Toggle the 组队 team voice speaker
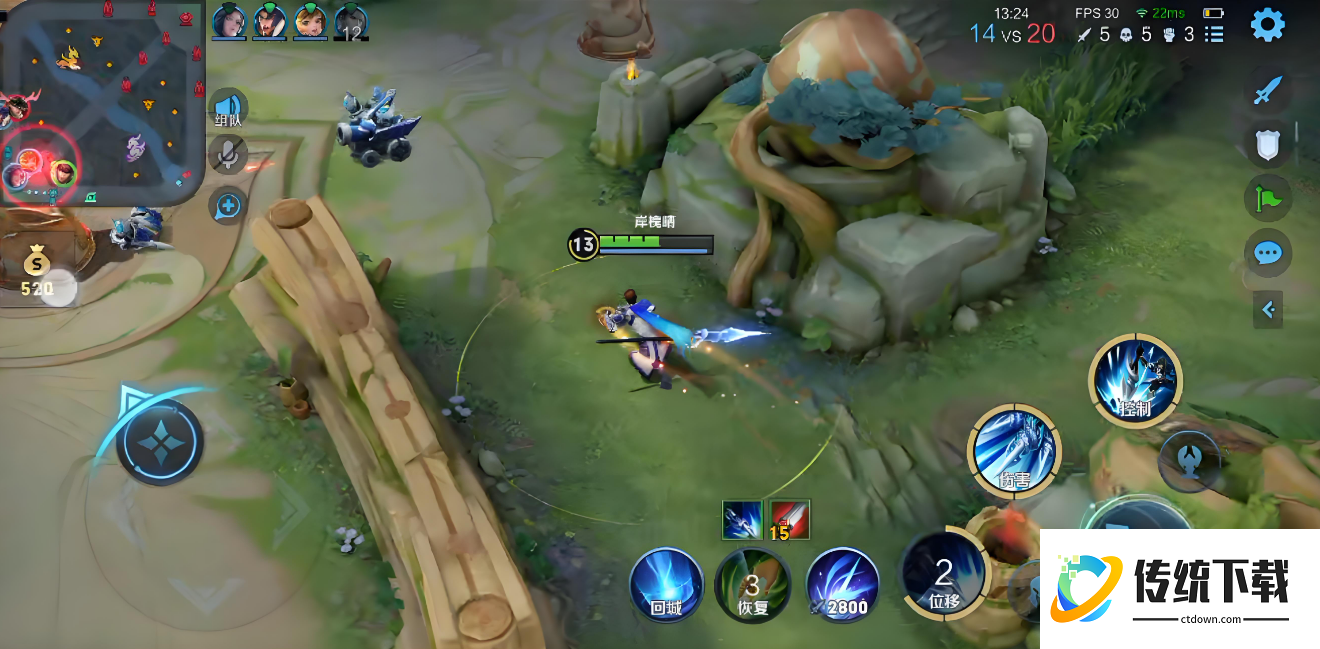1320x649 pixels. click(x=228, y=108)
